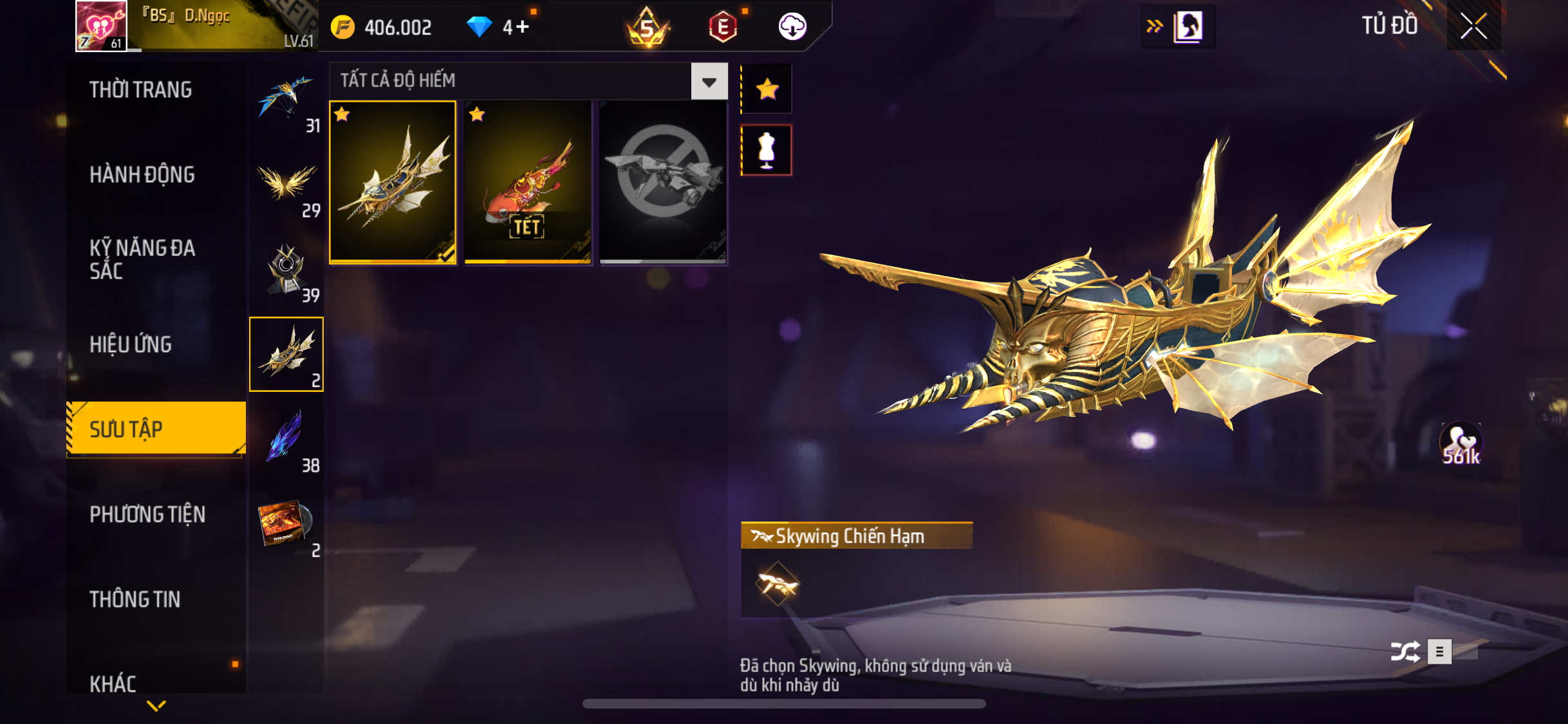Open the character profile shortcut icon
Image resolution: width=1568 pixels, height=724 pixels.
[1188, 26]
